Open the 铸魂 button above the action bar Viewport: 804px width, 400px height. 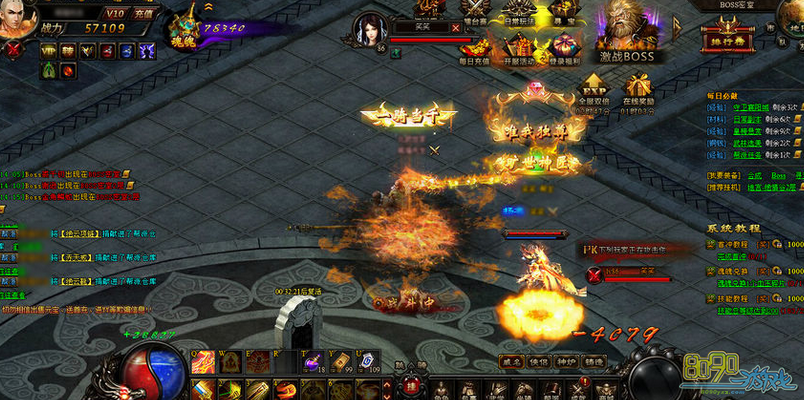[x=594, y=361]
